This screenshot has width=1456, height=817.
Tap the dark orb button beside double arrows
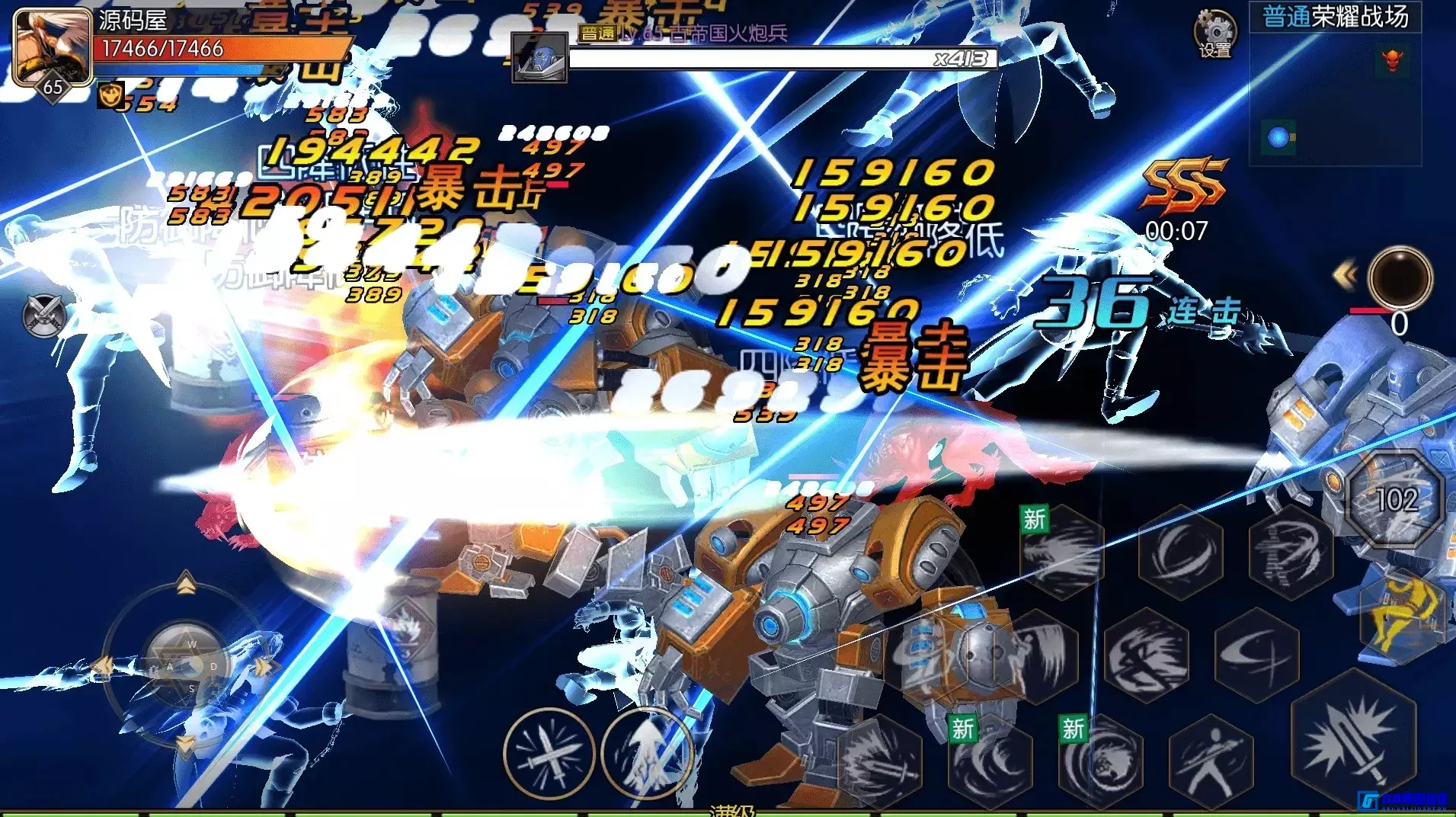1400,277
